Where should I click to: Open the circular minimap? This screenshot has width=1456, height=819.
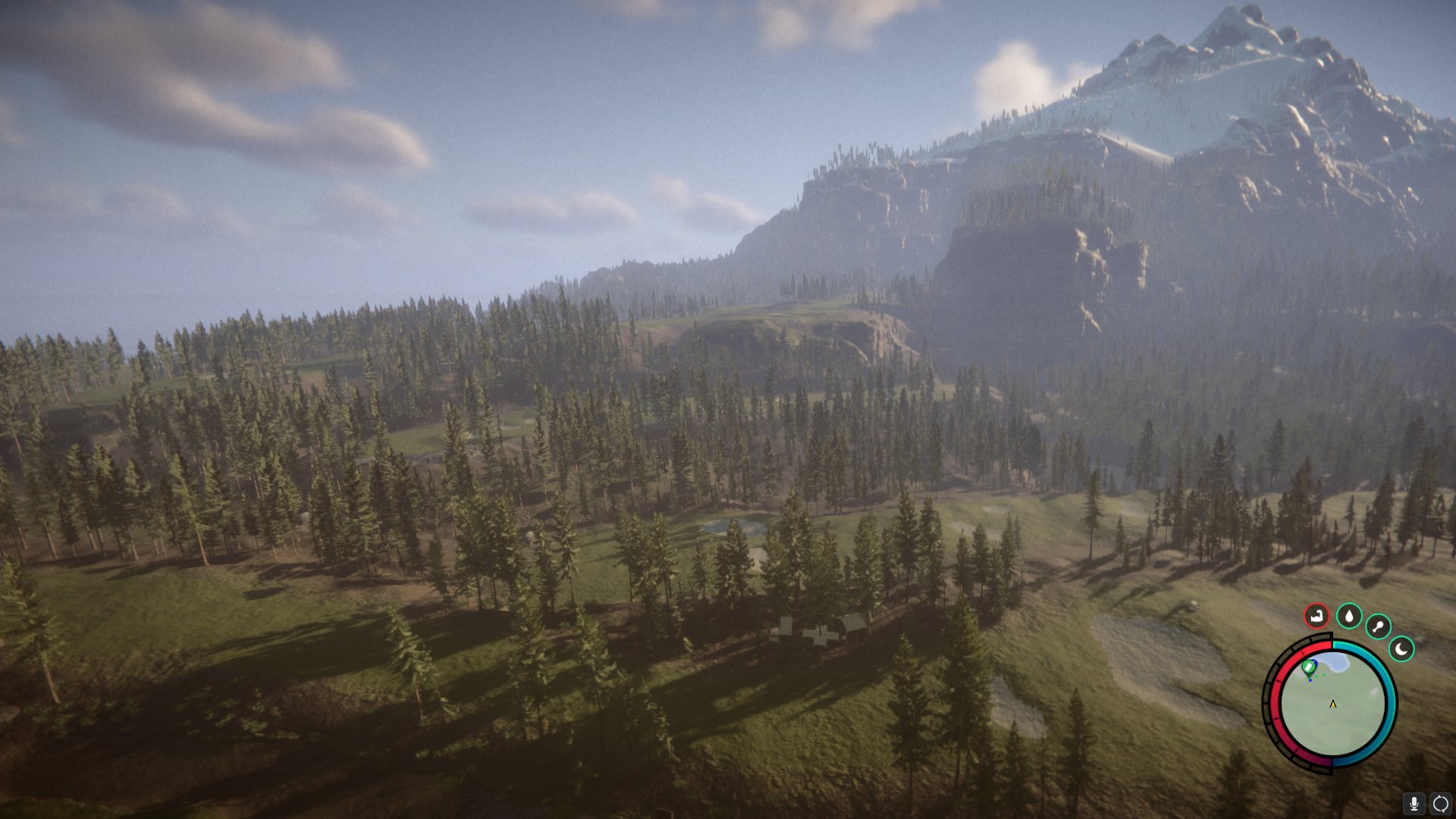coord(1333,705)
